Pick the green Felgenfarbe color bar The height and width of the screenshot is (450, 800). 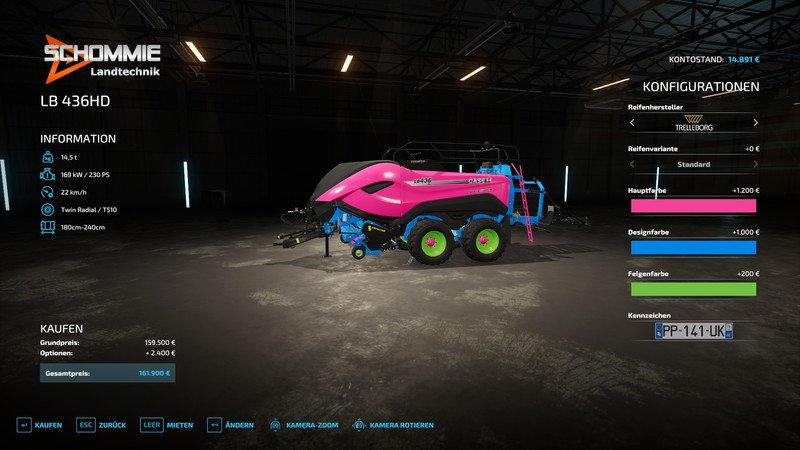coord(693,289)
